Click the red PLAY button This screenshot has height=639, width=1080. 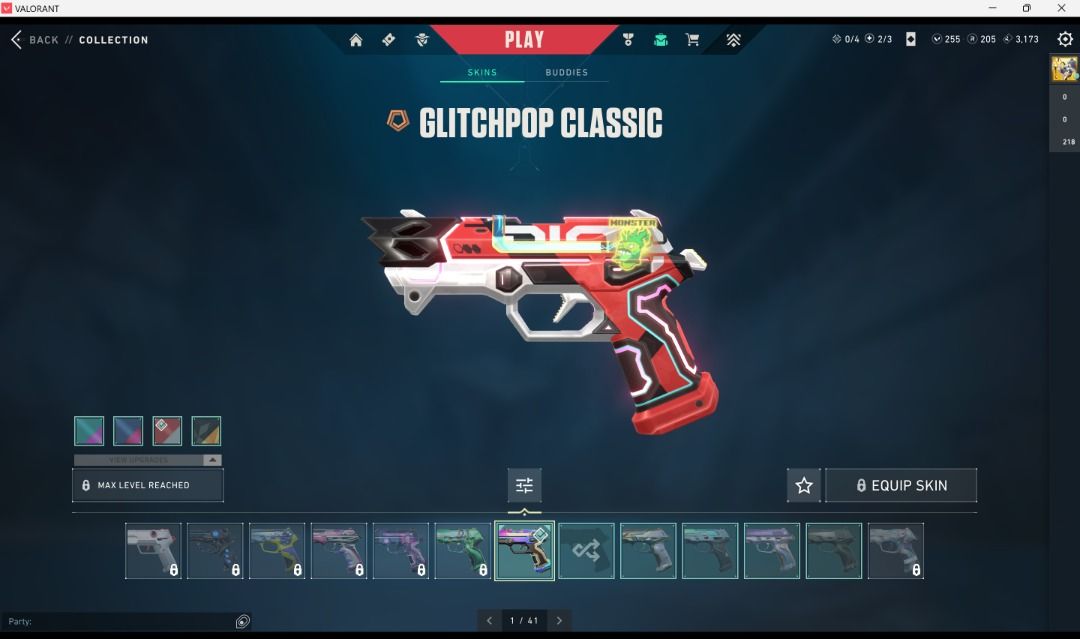(x=524, y=40)
